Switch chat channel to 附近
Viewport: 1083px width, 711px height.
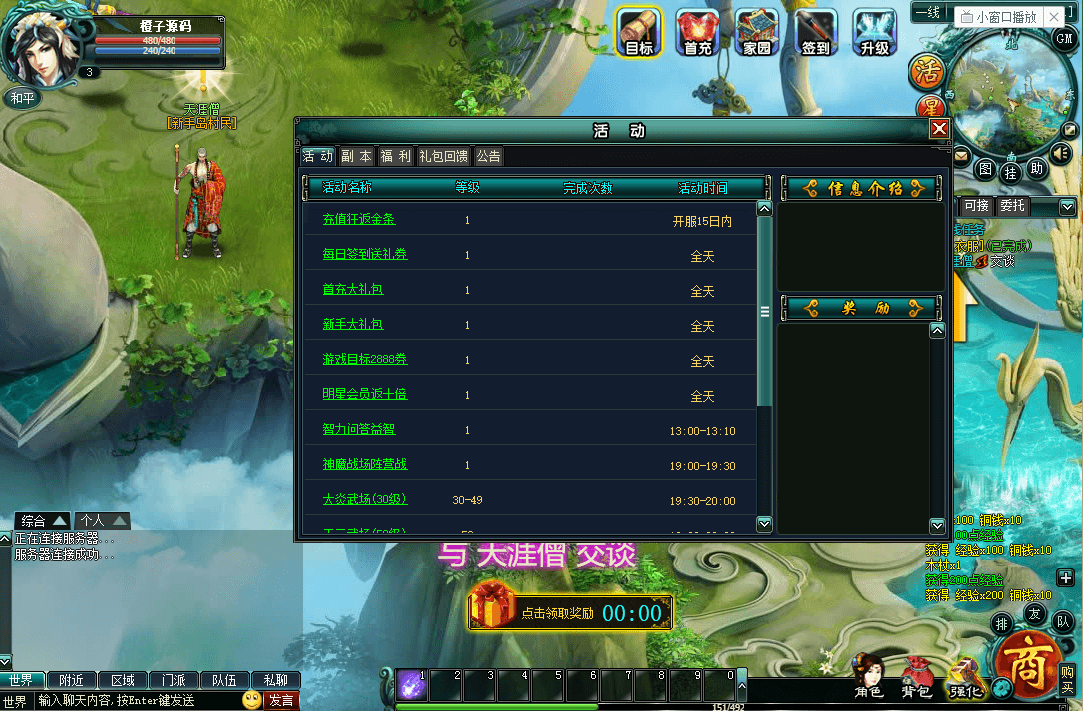(71, 680)
